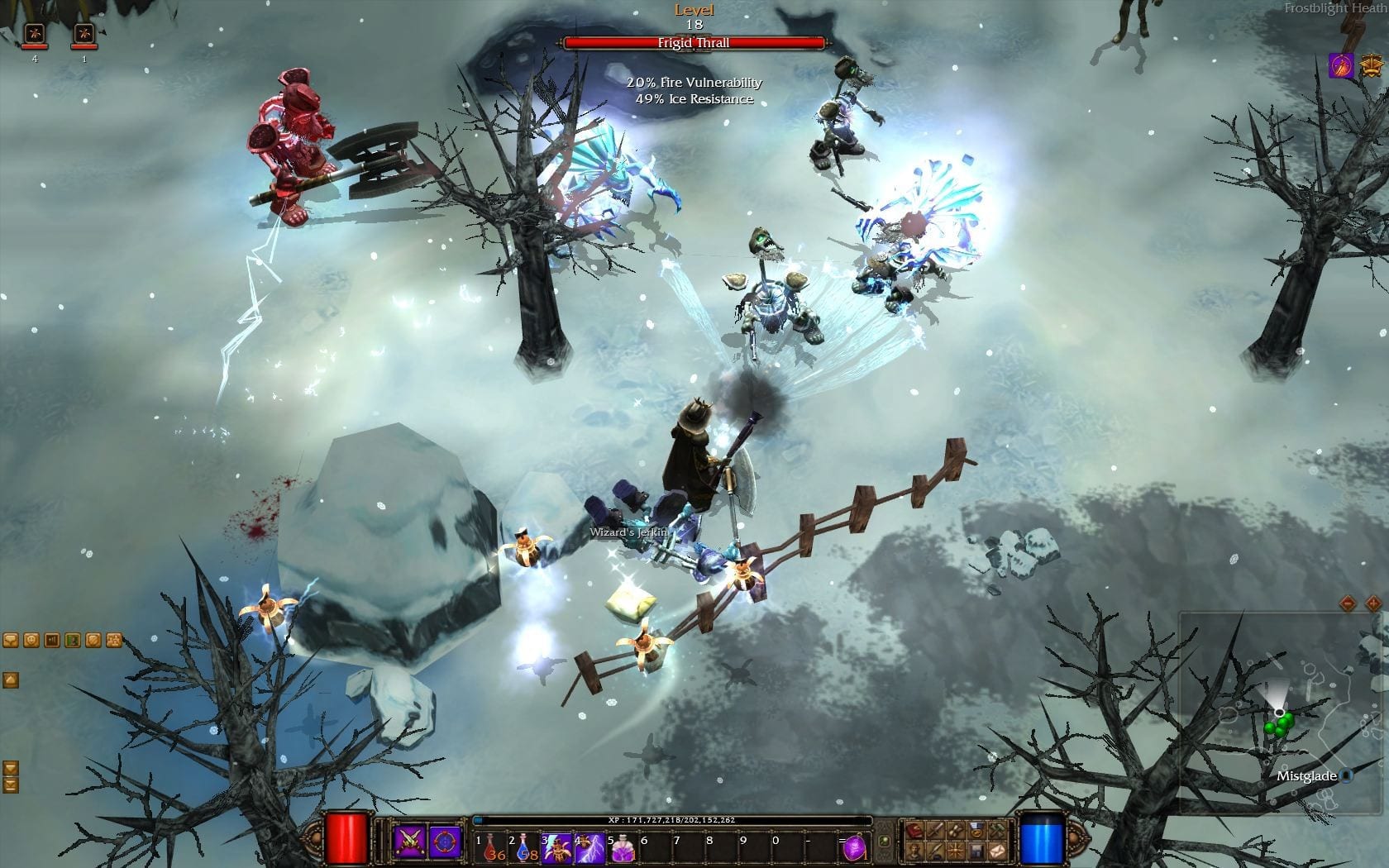Use the purple potion in slot 5
This screenshot has height=868, width=1389.
[x=623, y=847]
